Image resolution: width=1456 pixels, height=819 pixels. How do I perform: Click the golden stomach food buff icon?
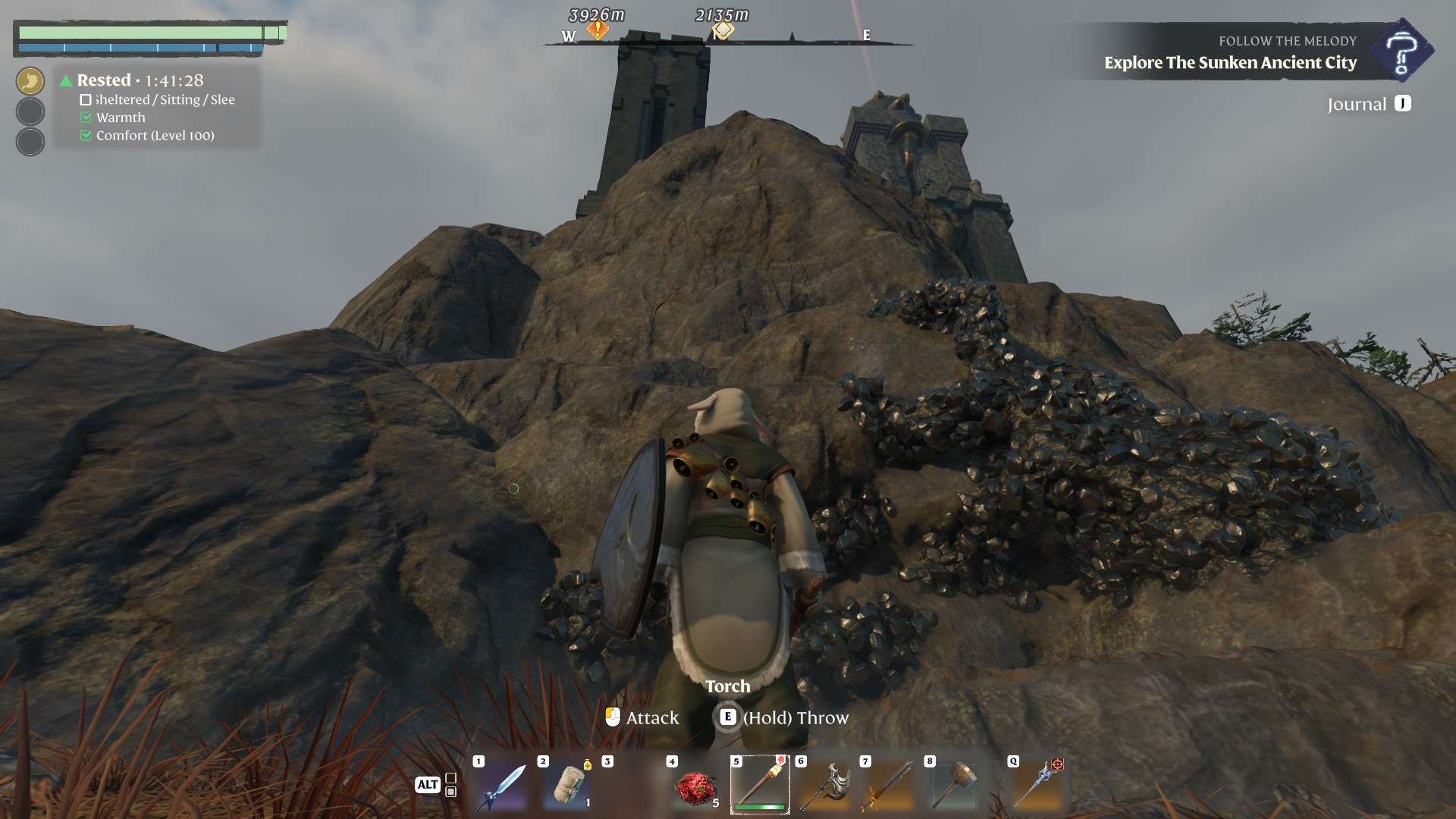tap(30, 81)
